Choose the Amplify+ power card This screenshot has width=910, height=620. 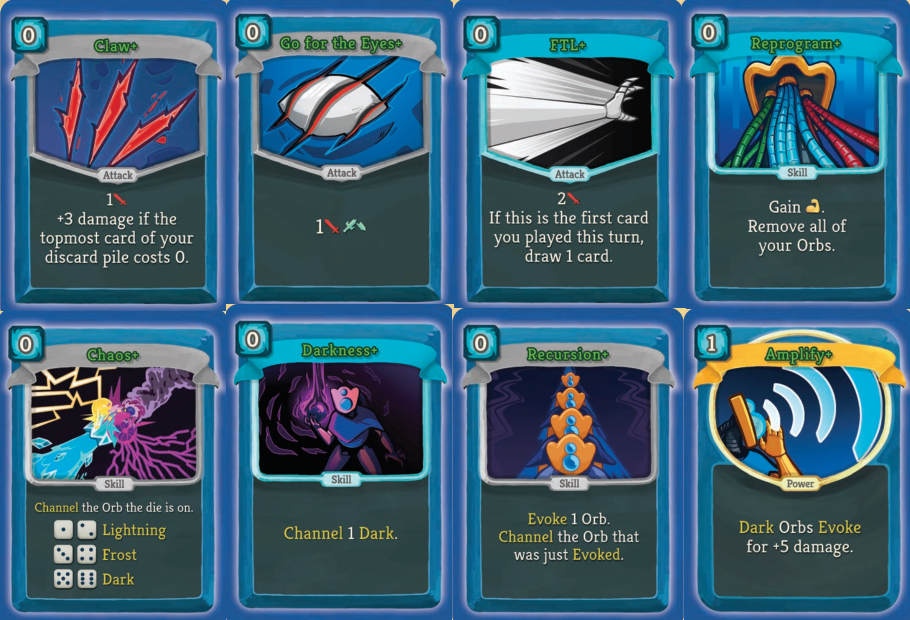795,465
